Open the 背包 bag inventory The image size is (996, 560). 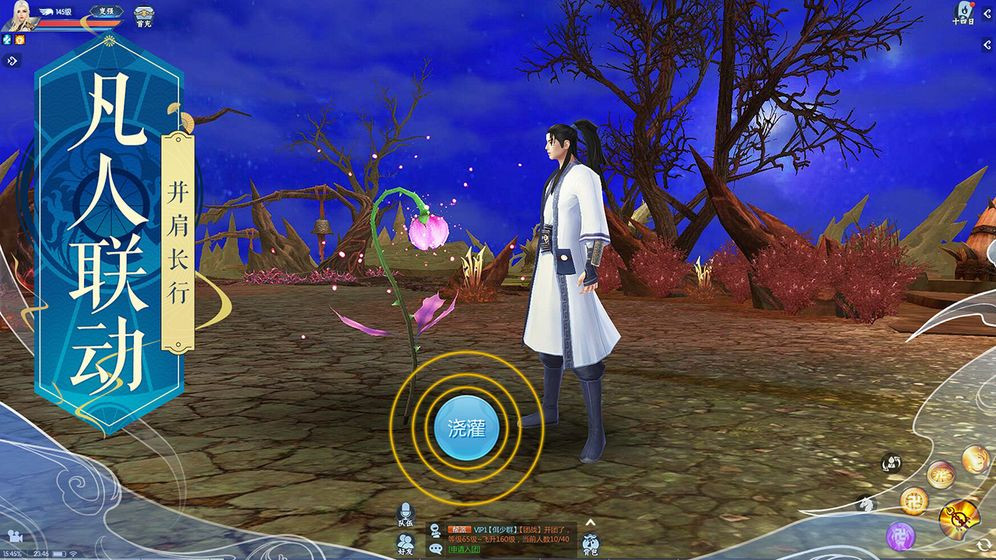tap(590, 543)
